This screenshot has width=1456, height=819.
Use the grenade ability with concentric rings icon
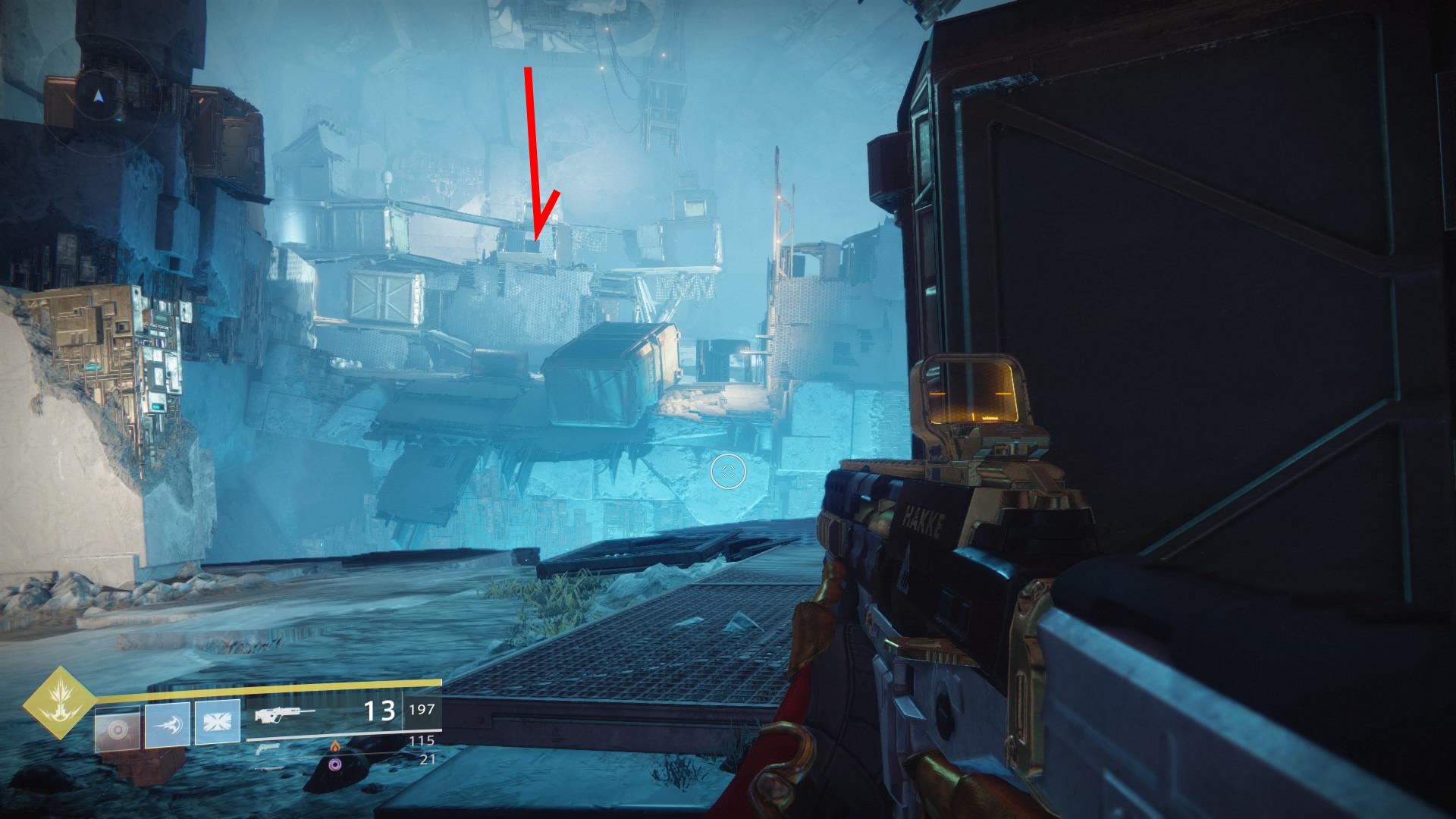point(118,729)
